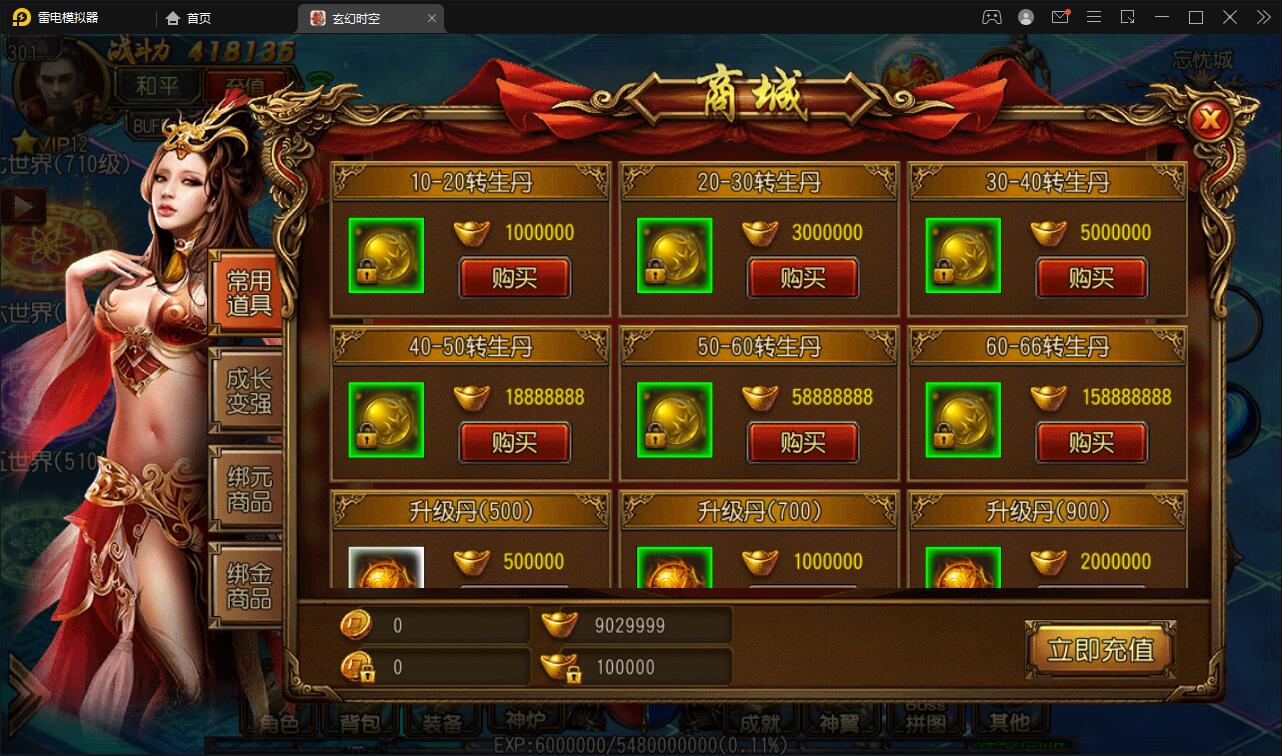
Task: Select the 50-60转生丹 item icon
Action: coord(675,420)
